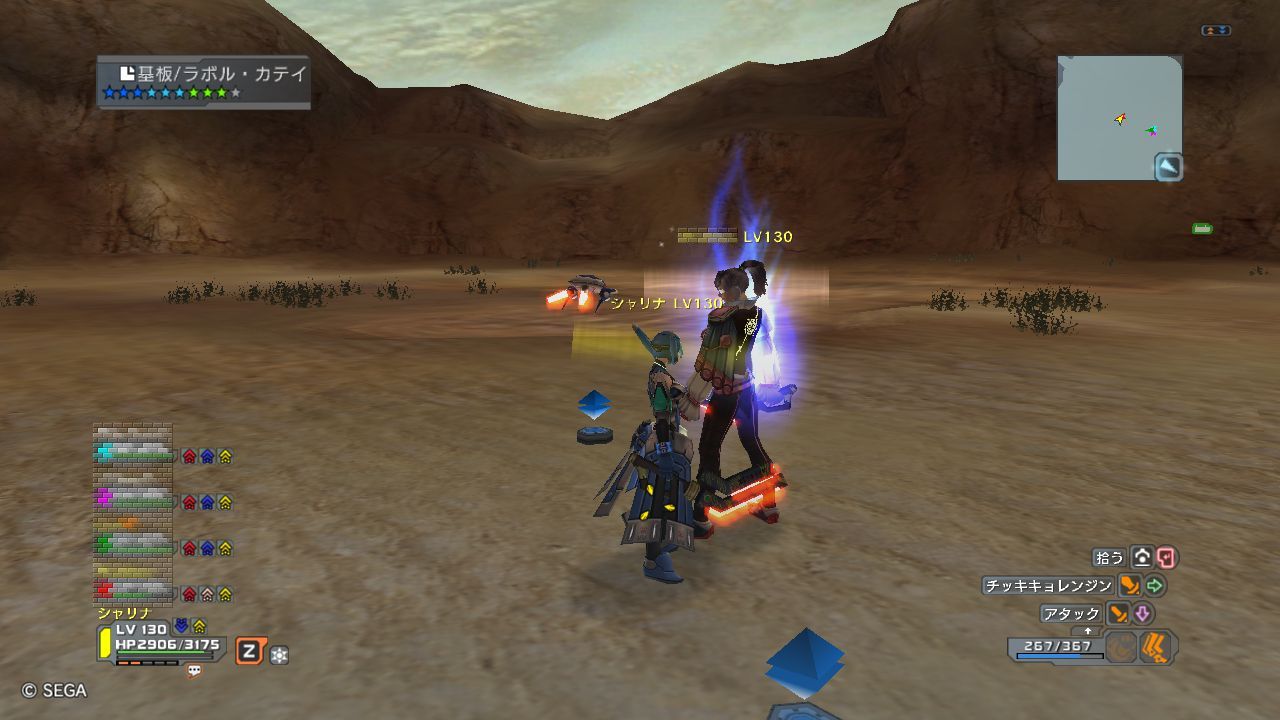The image size is (1280, 720).
Task: Click the white pick-up icon
Action: 1142,558
